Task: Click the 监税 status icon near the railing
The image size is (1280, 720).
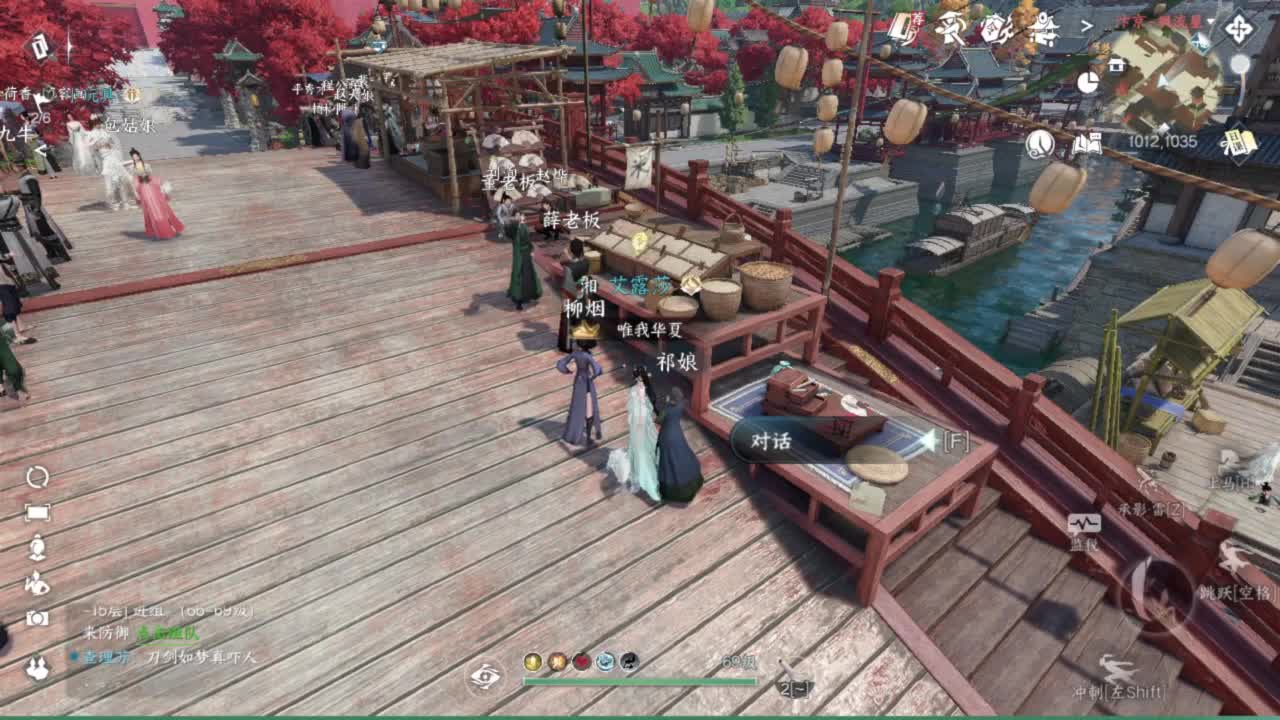Action: 1085,522
